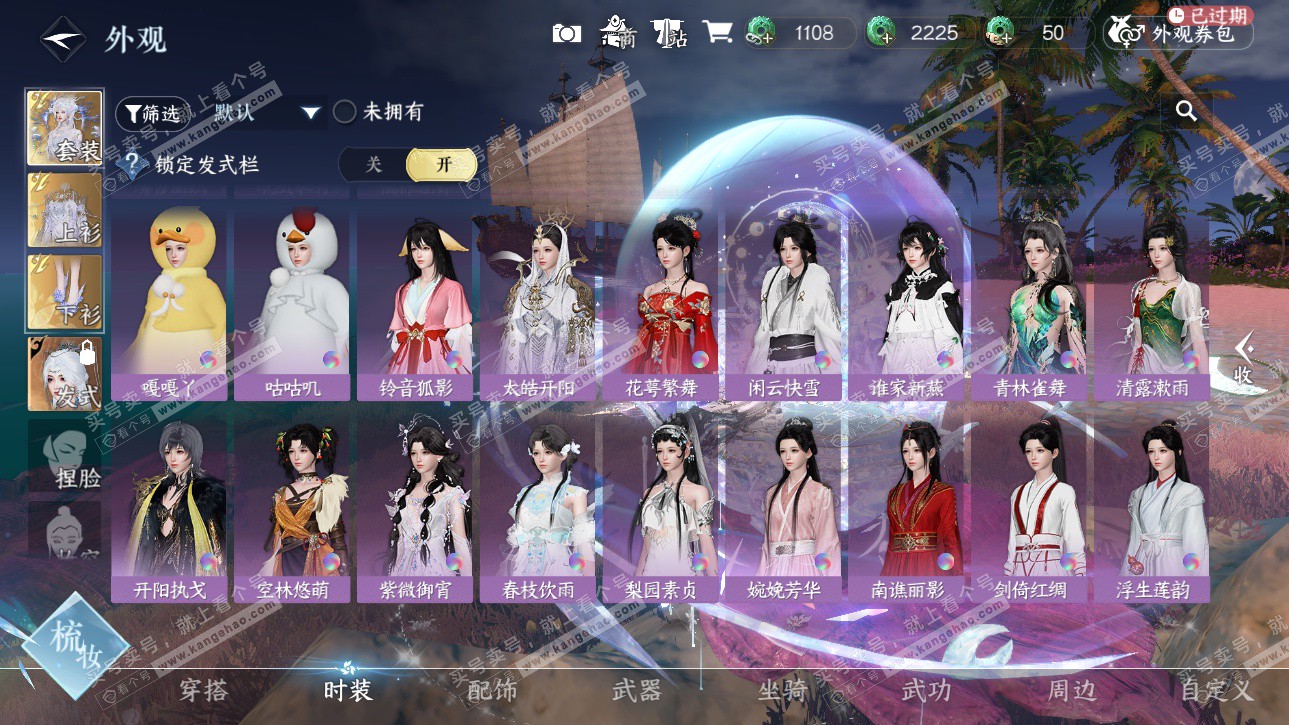Switch to the 坐骑 bottom tab
Screen dimensions: 1289x725
pos(781,690)
